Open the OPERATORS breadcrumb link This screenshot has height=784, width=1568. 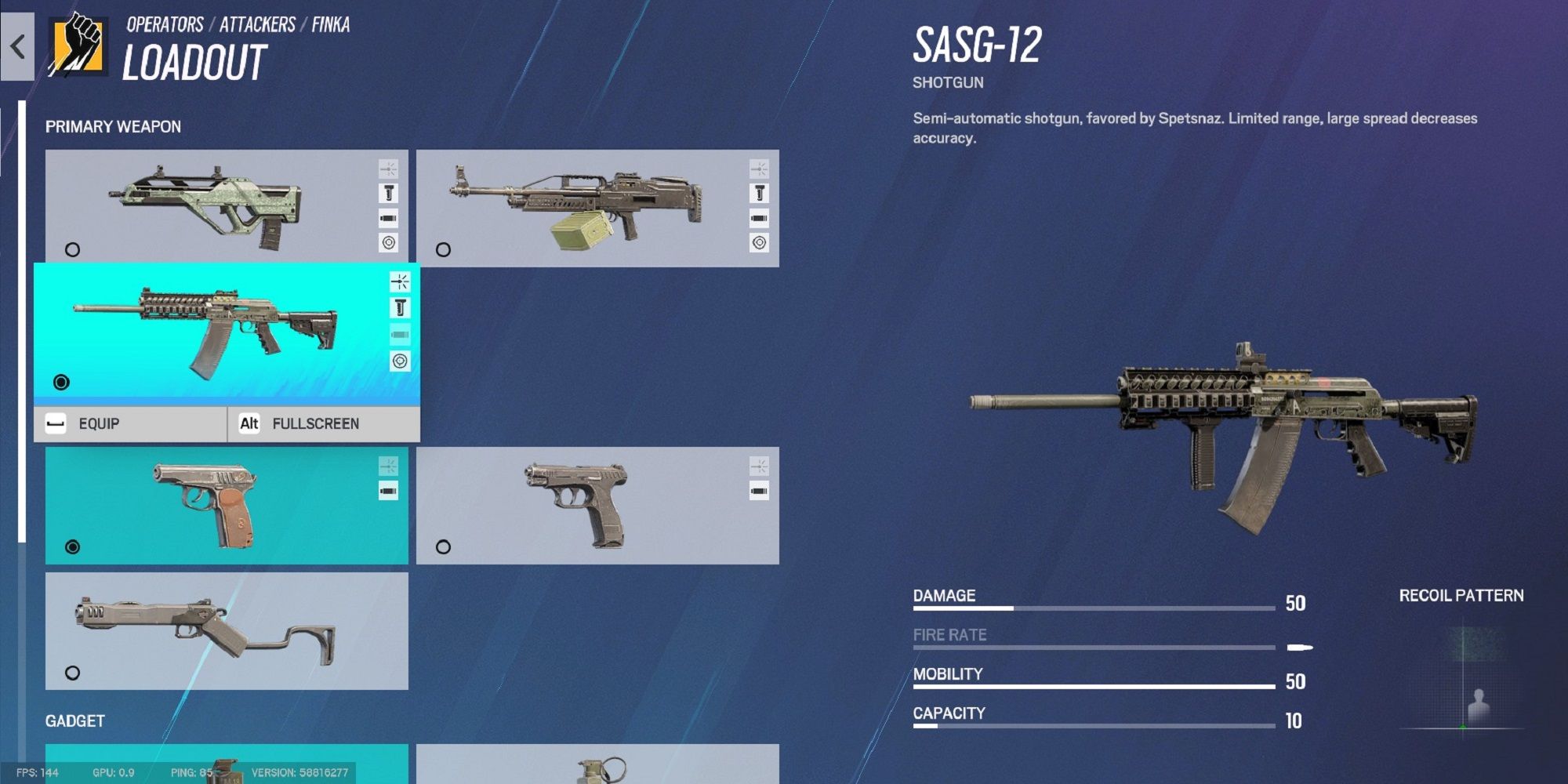[164, 24]
